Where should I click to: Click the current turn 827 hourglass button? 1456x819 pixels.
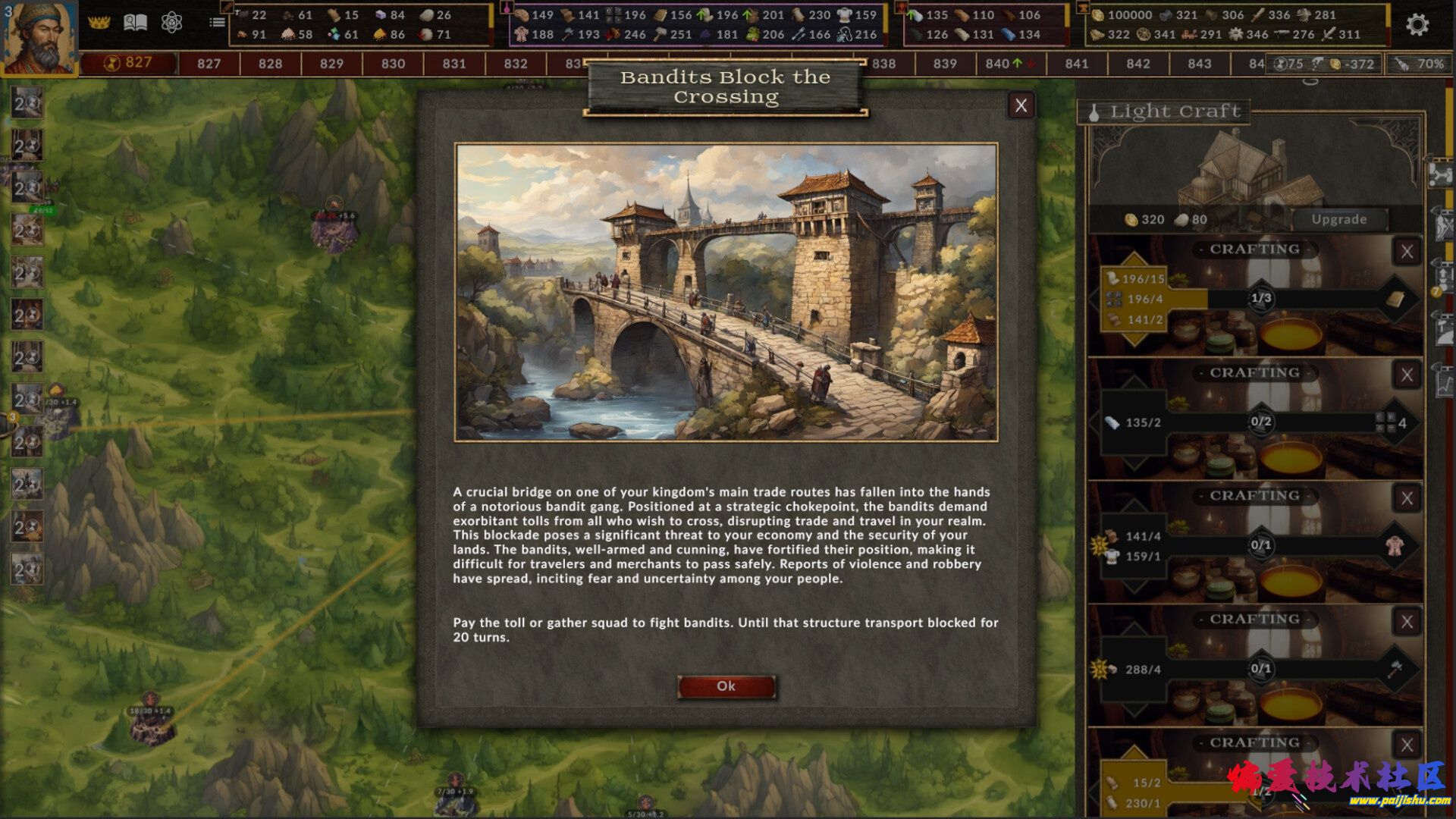click(128, 63)
